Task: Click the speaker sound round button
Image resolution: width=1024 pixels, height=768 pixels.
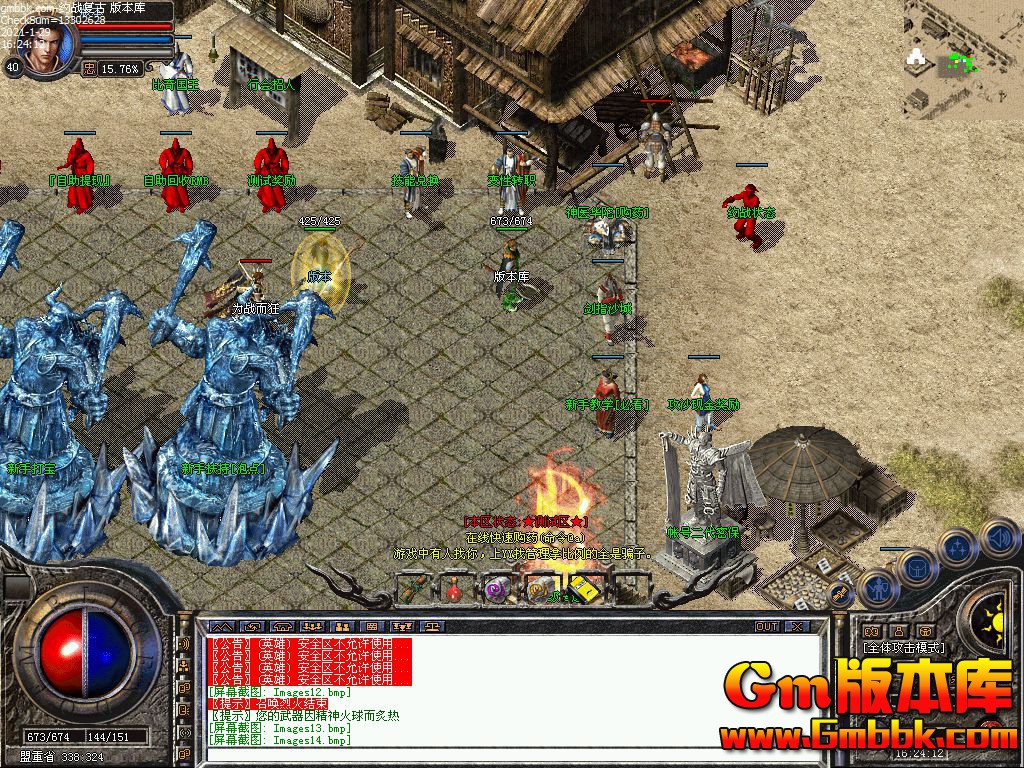Action: click(x=998, y=538)
